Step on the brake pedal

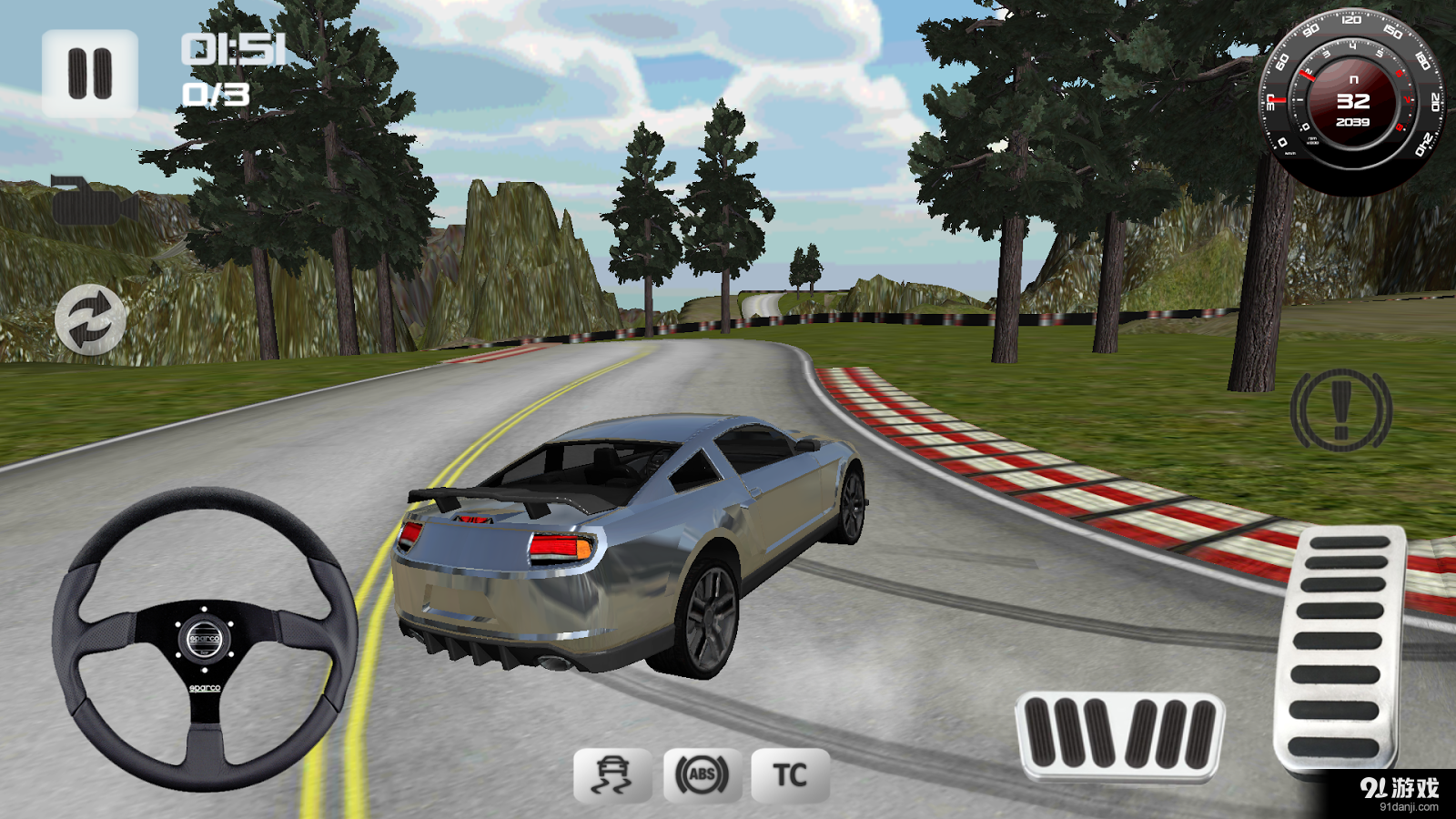[1120, 735]
